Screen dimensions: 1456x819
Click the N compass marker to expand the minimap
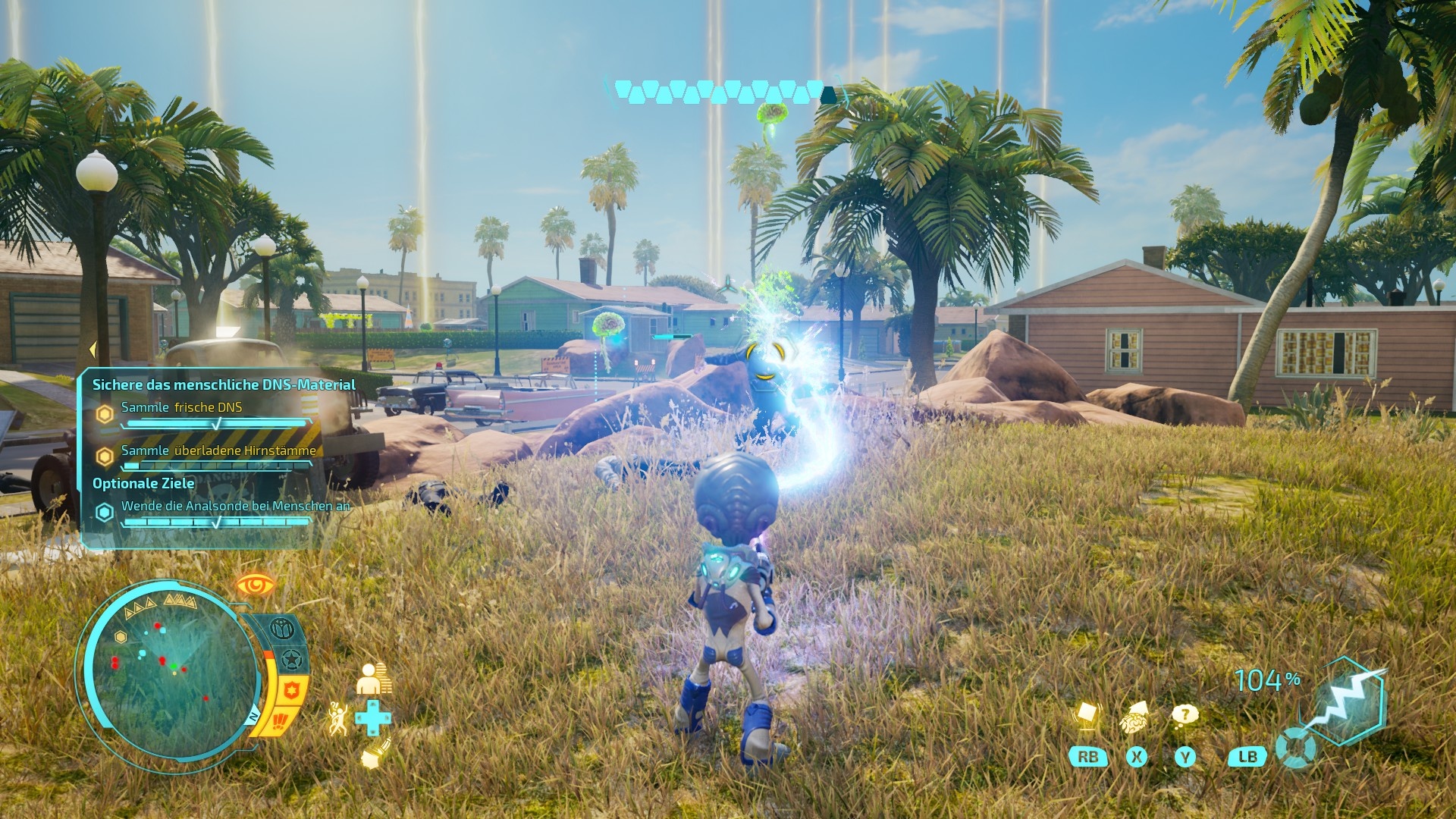253,716
